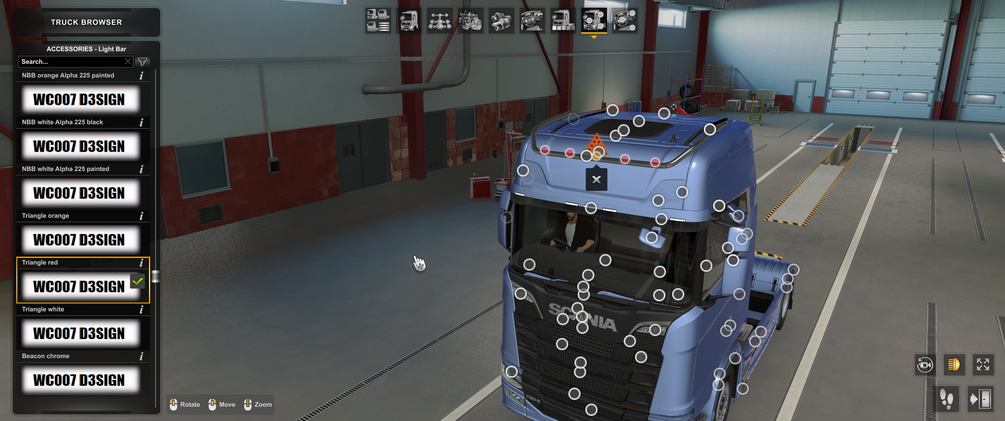Exit the workshop via the door icon
Viewport: 1005px width, 421px height.
point(980,399)
